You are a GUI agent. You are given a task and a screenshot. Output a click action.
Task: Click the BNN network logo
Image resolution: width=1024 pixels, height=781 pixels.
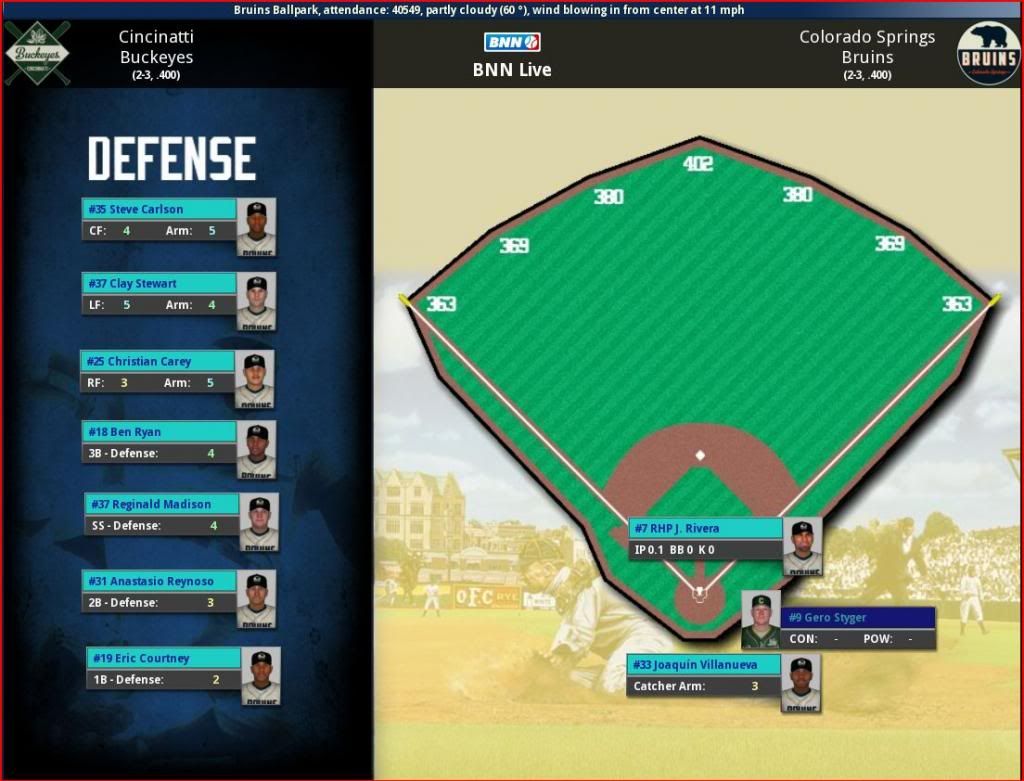(x=512, y=42)
